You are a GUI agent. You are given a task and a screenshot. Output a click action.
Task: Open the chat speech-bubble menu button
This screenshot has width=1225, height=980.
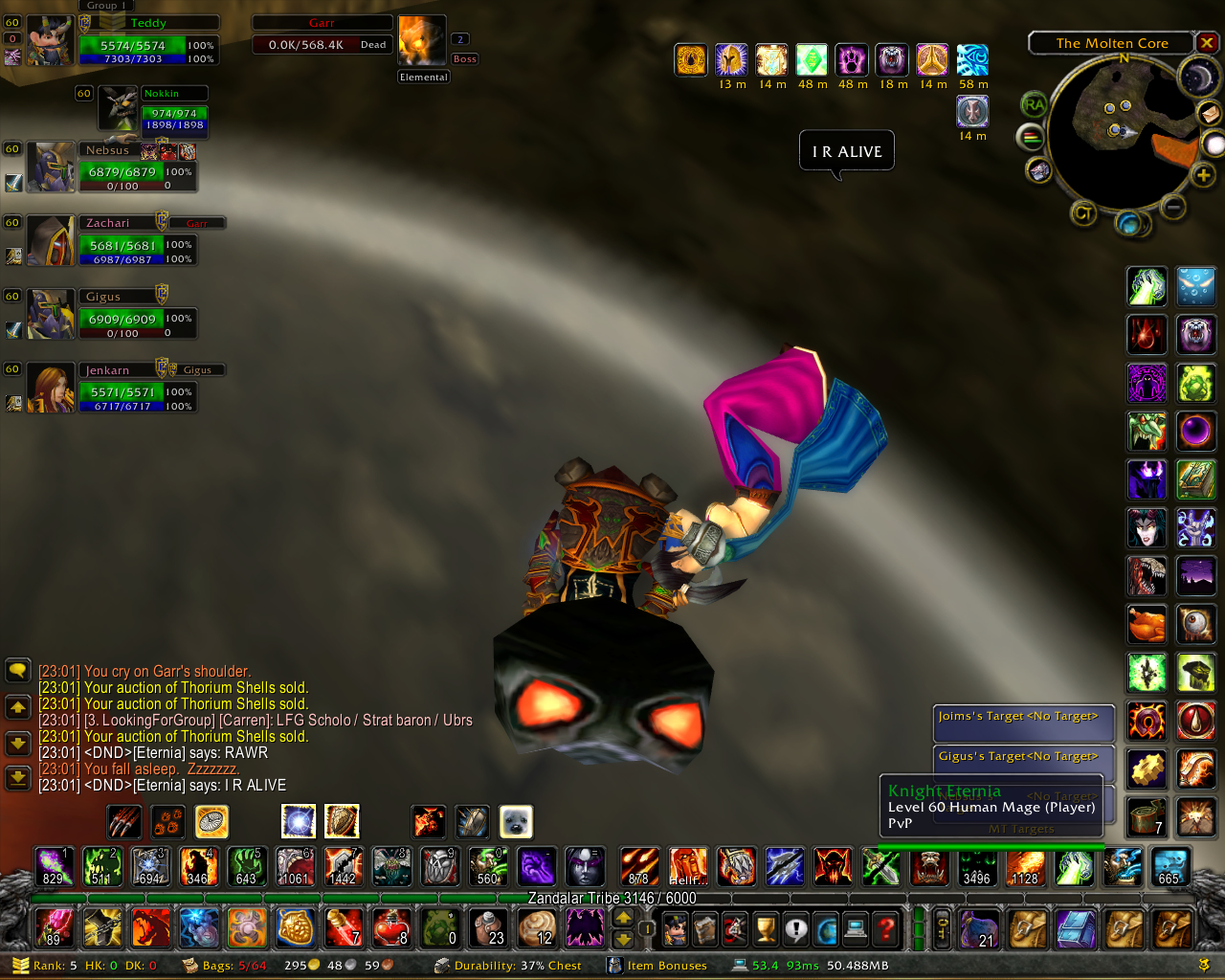17,670
